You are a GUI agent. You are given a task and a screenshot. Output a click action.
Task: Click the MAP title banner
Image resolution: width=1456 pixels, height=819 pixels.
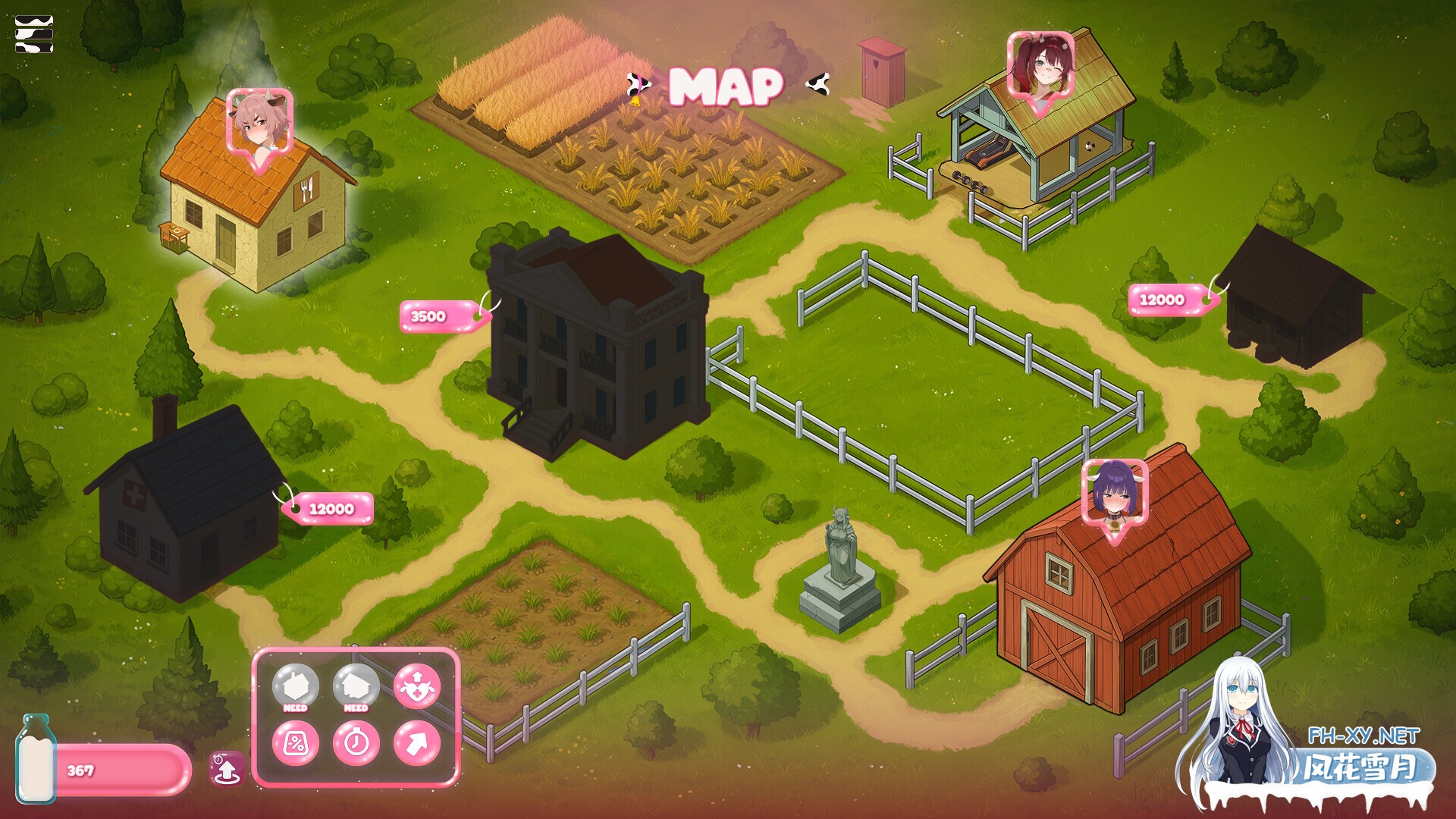[726, 87]
